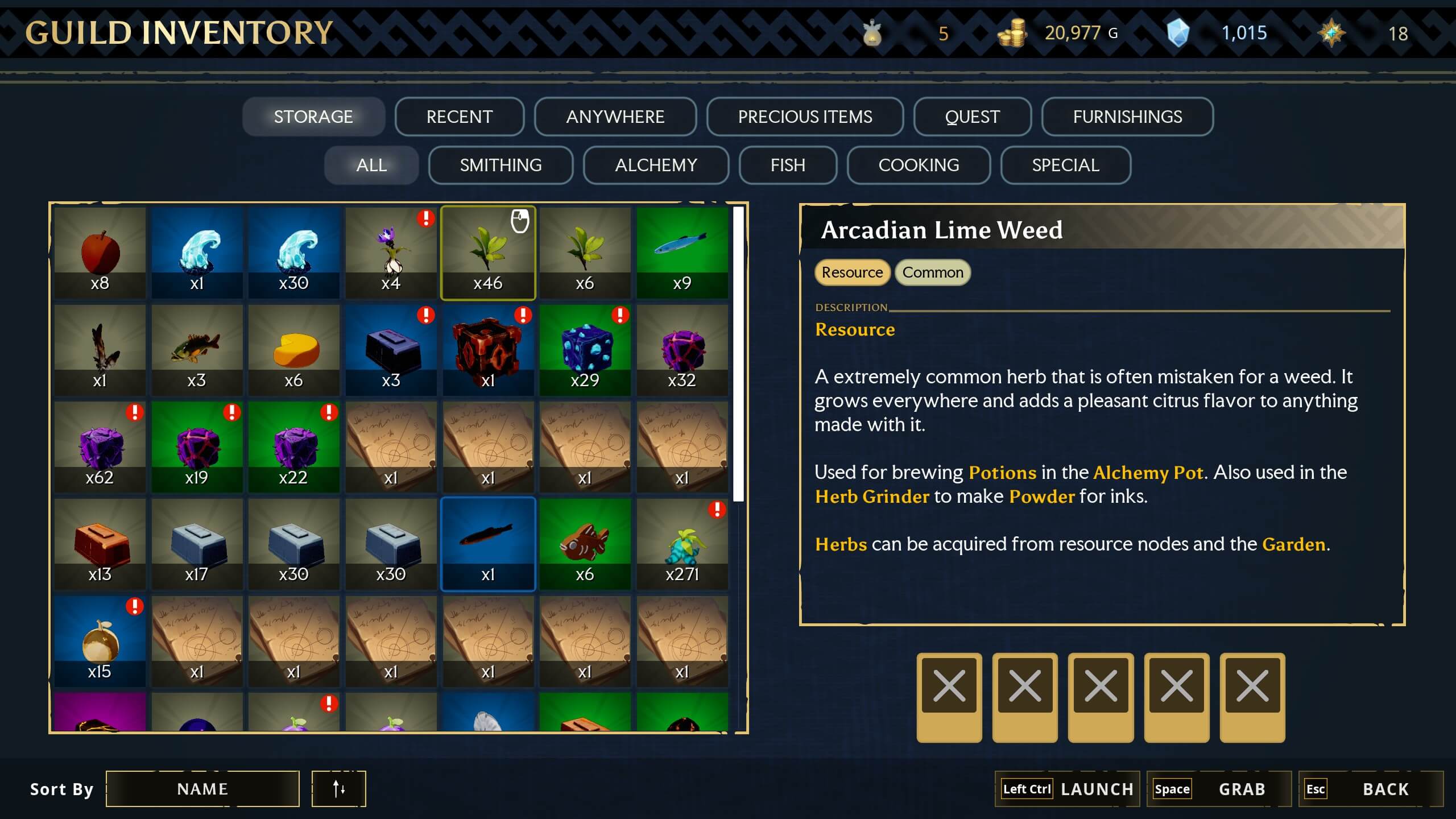
Task: Enable the ALCHEMY filter
Action: click(x=655, y=165)
